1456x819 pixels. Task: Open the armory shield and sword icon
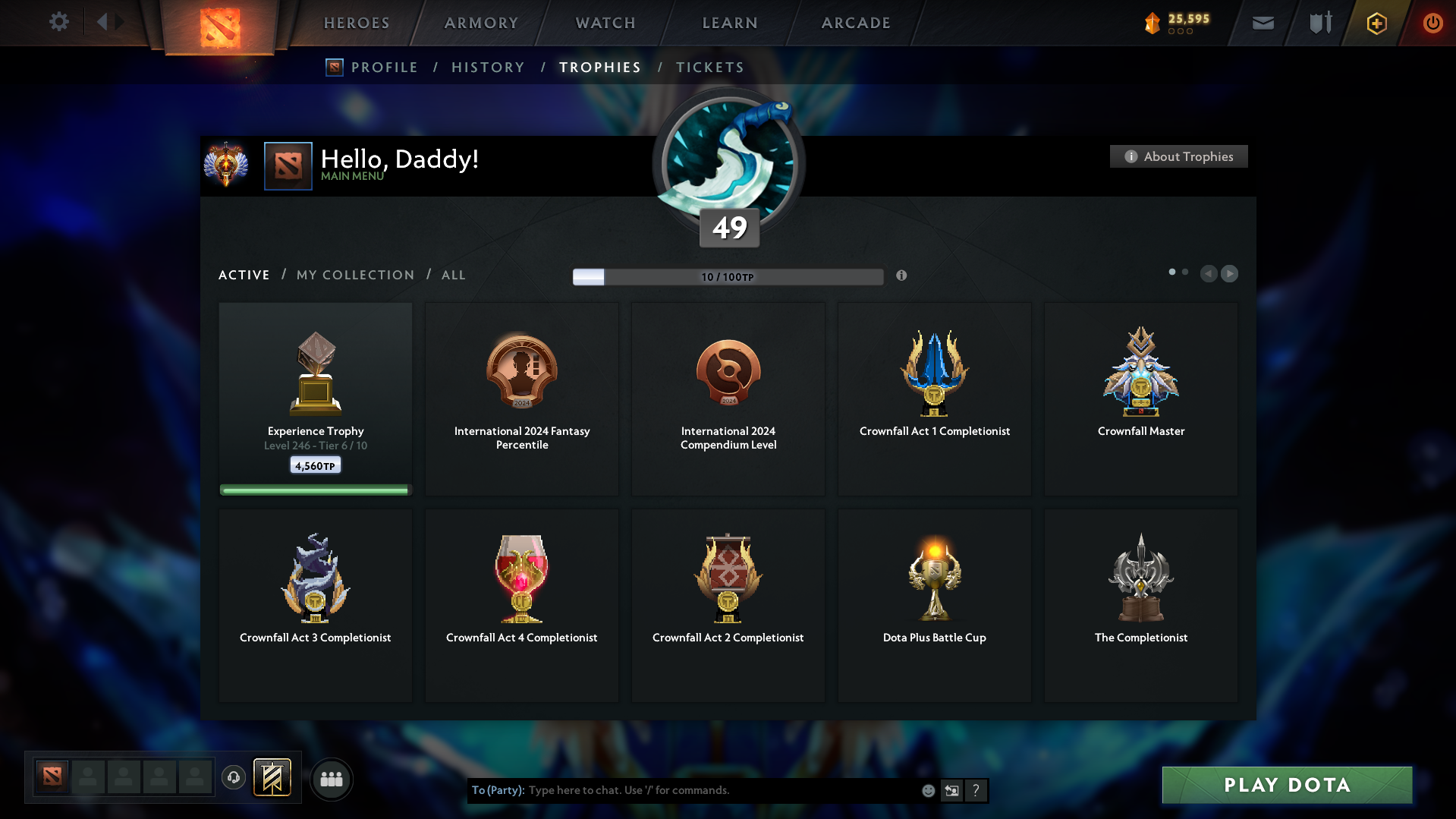(x=1319, y=23)
